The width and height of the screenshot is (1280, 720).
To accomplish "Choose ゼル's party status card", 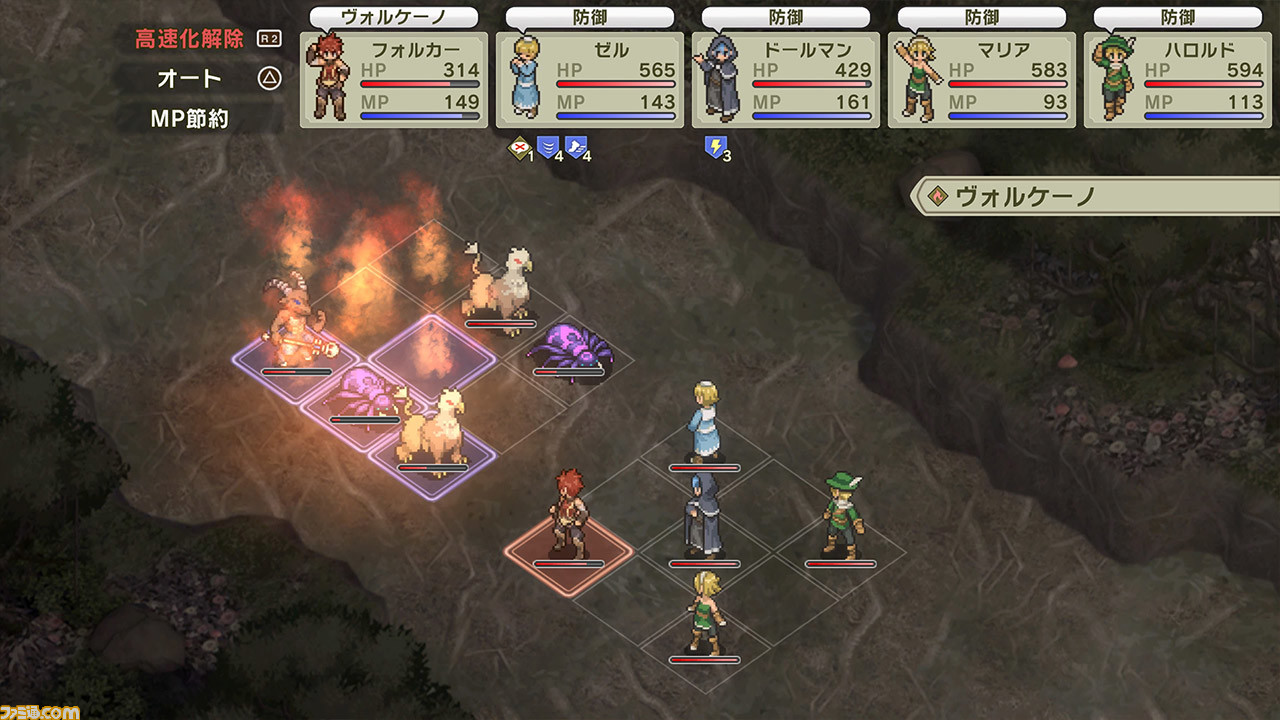I will point(590,80).
